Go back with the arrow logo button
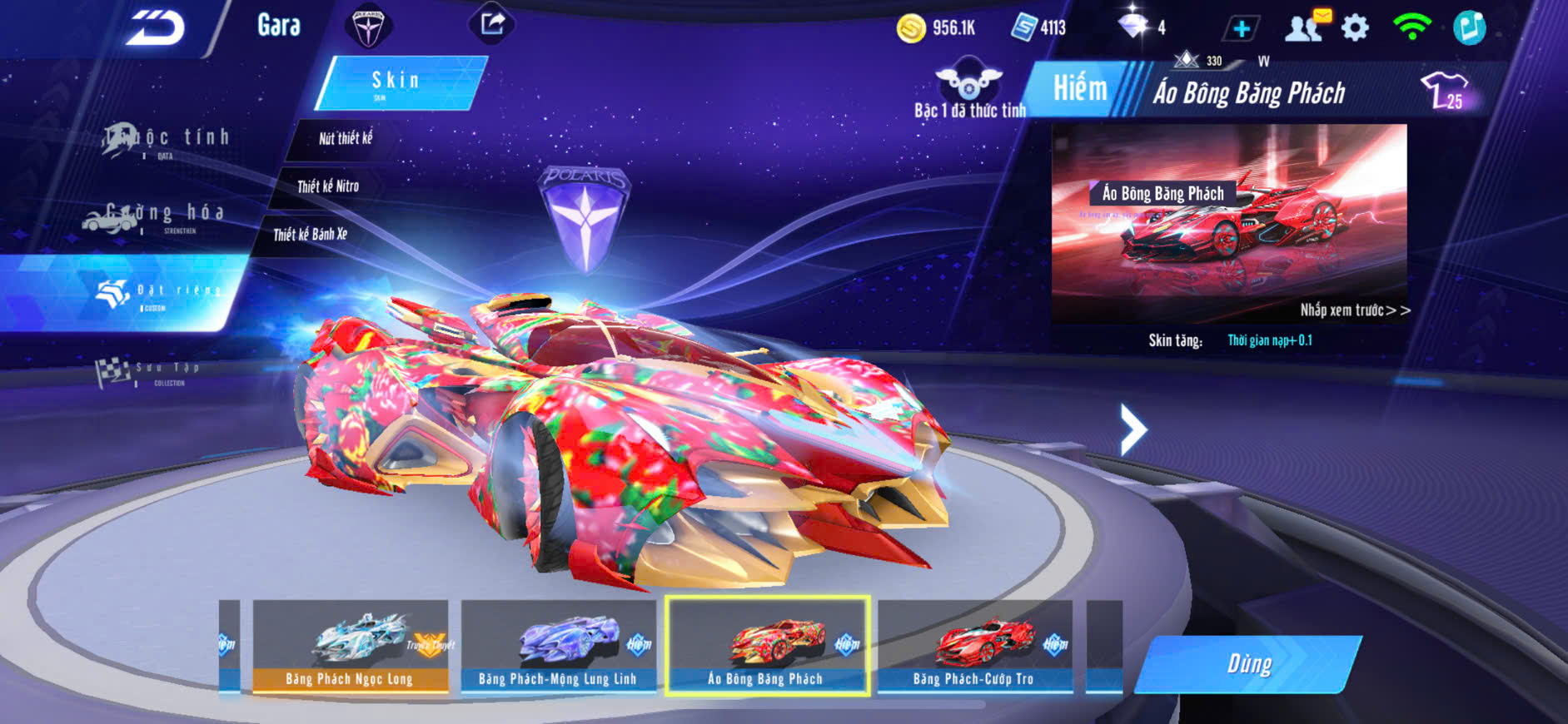1568x724 pixels. pos(154,28)
